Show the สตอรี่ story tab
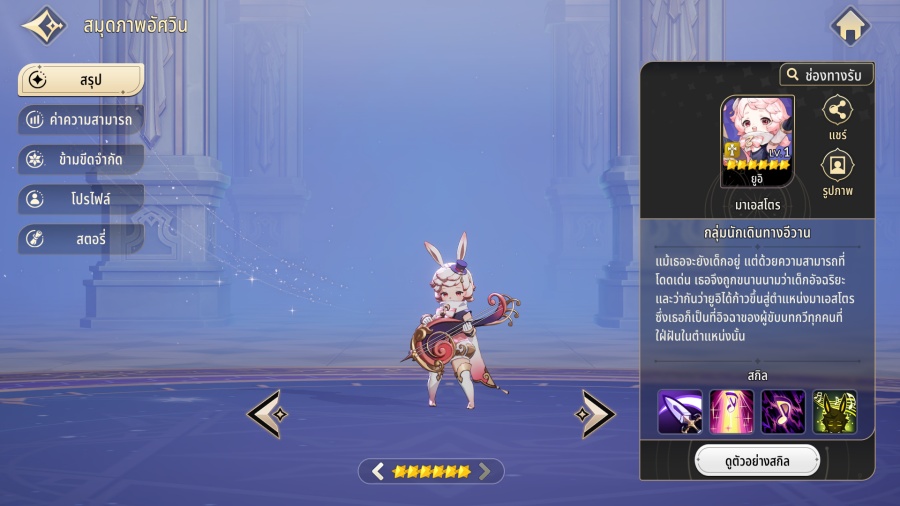The height and width of the screenshot is (506, 900). [x=81, y=239]
